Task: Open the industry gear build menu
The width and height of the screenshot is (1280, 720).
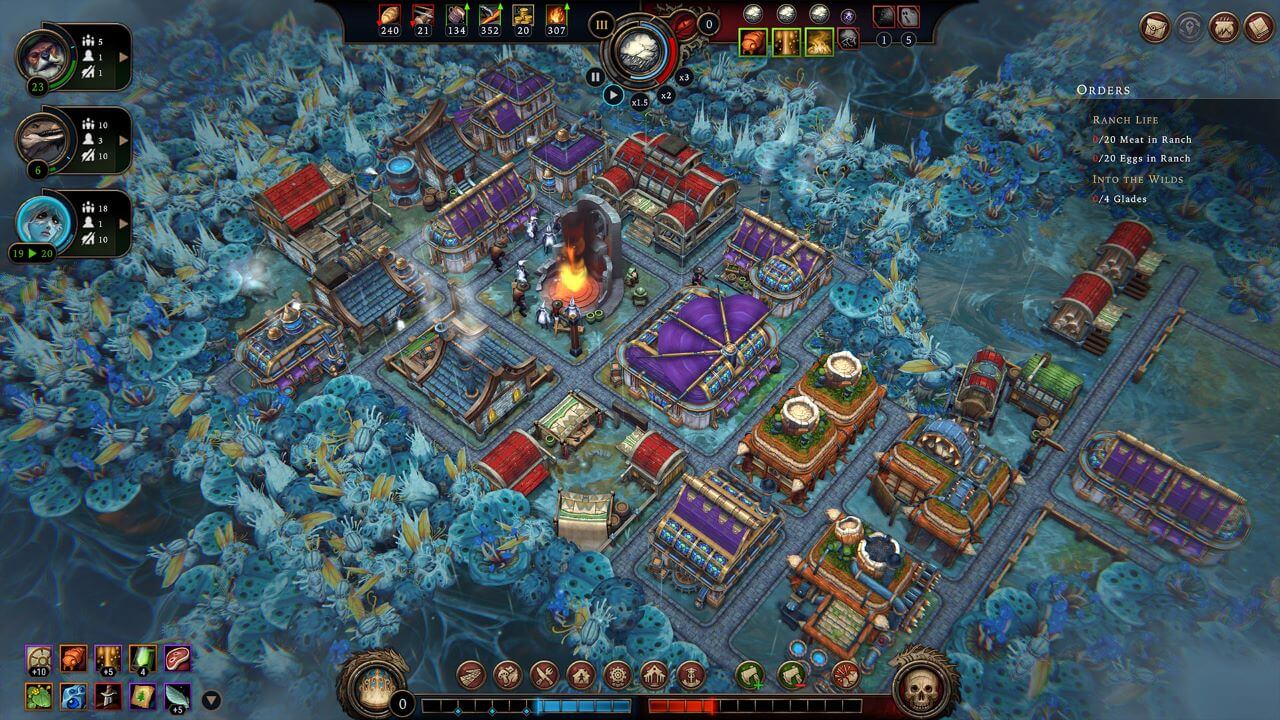Action: click(617, 675)
